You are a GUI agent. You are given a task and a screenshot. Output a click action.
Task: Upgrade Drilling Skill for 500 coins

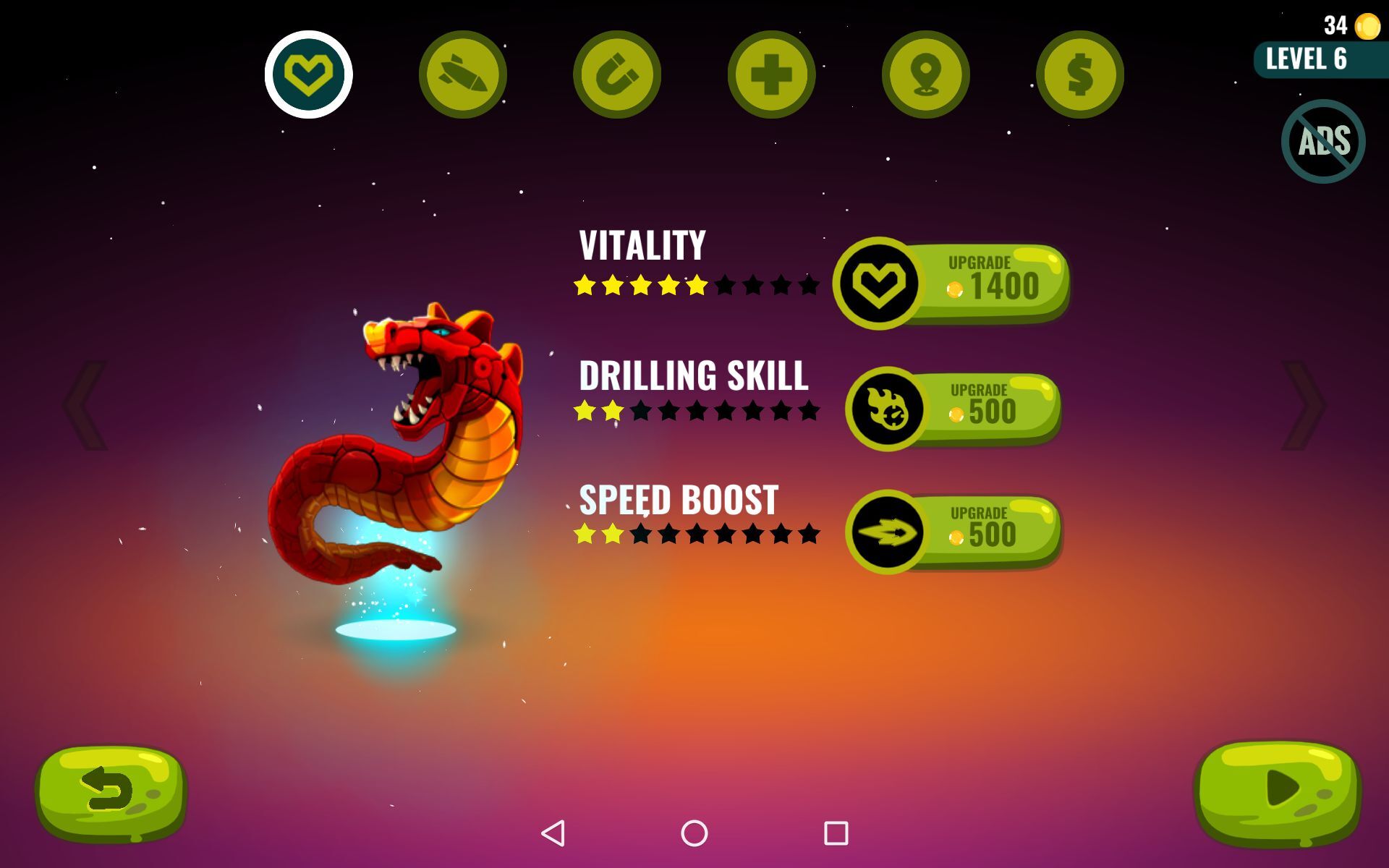point(991,410)
